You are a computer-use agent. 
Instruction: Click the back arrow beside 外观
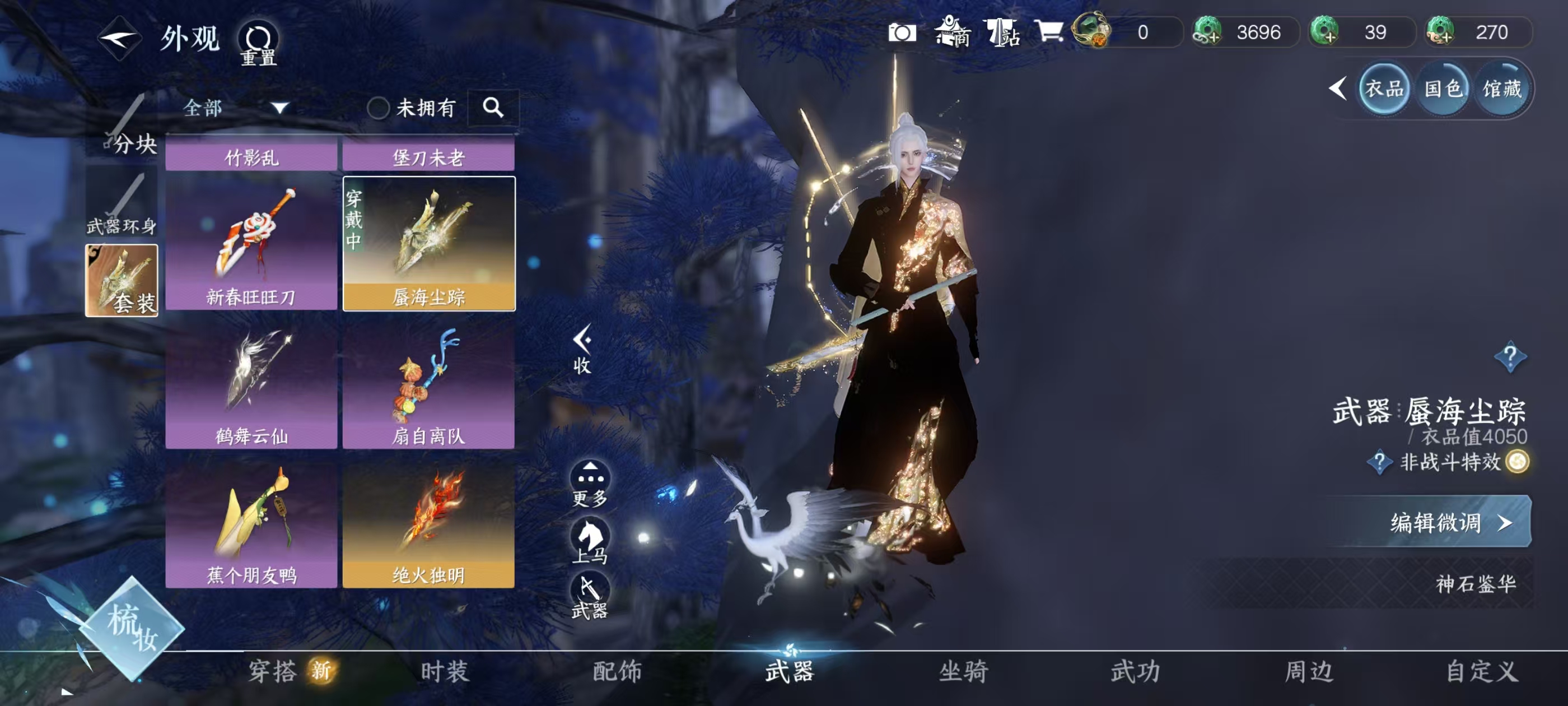tap(120, 38)
